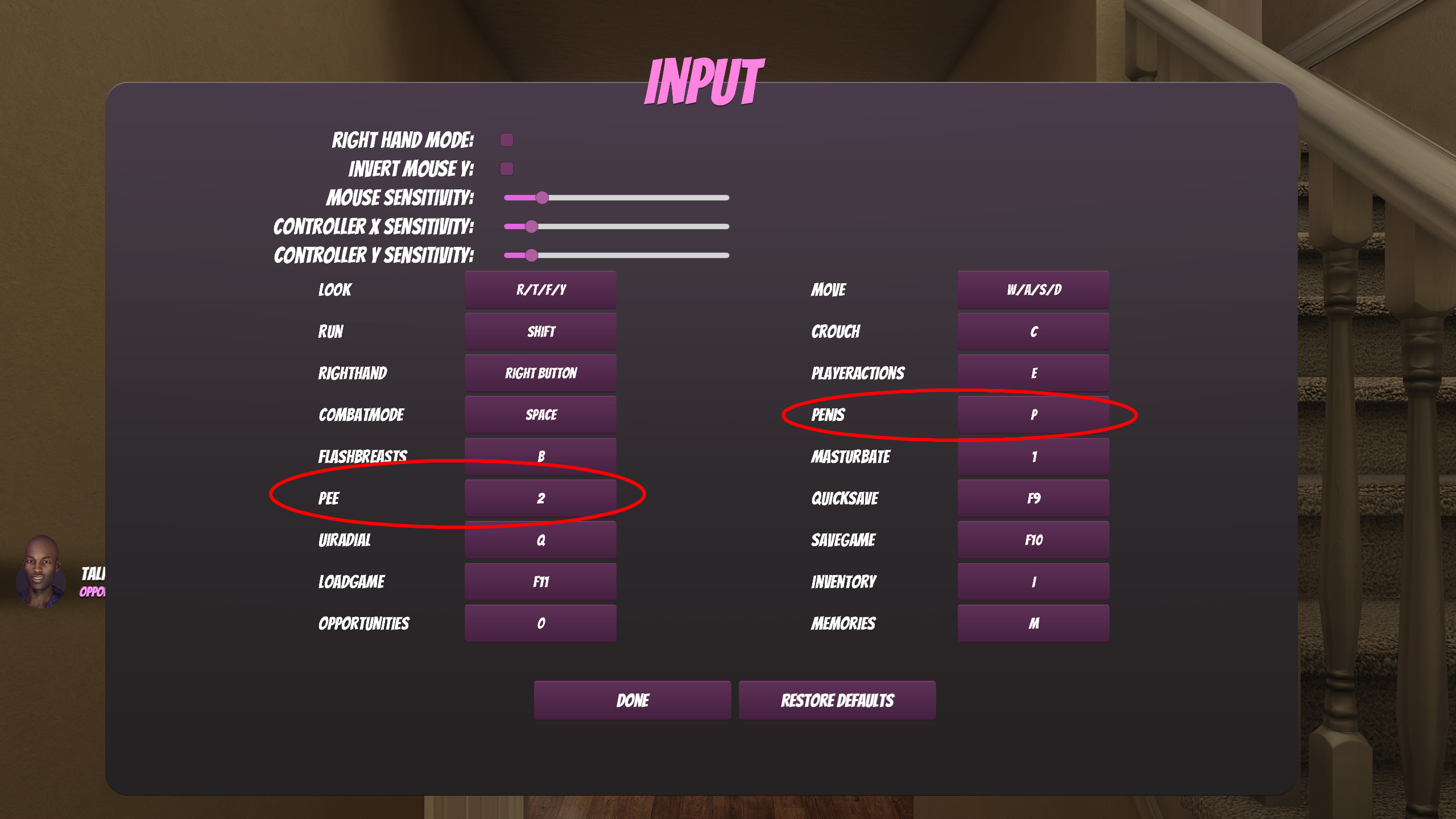Image resolution: width=1456 pixels, height=819 pixels.
Task: Change the Crouch key binding
Action: [1033, 331]
